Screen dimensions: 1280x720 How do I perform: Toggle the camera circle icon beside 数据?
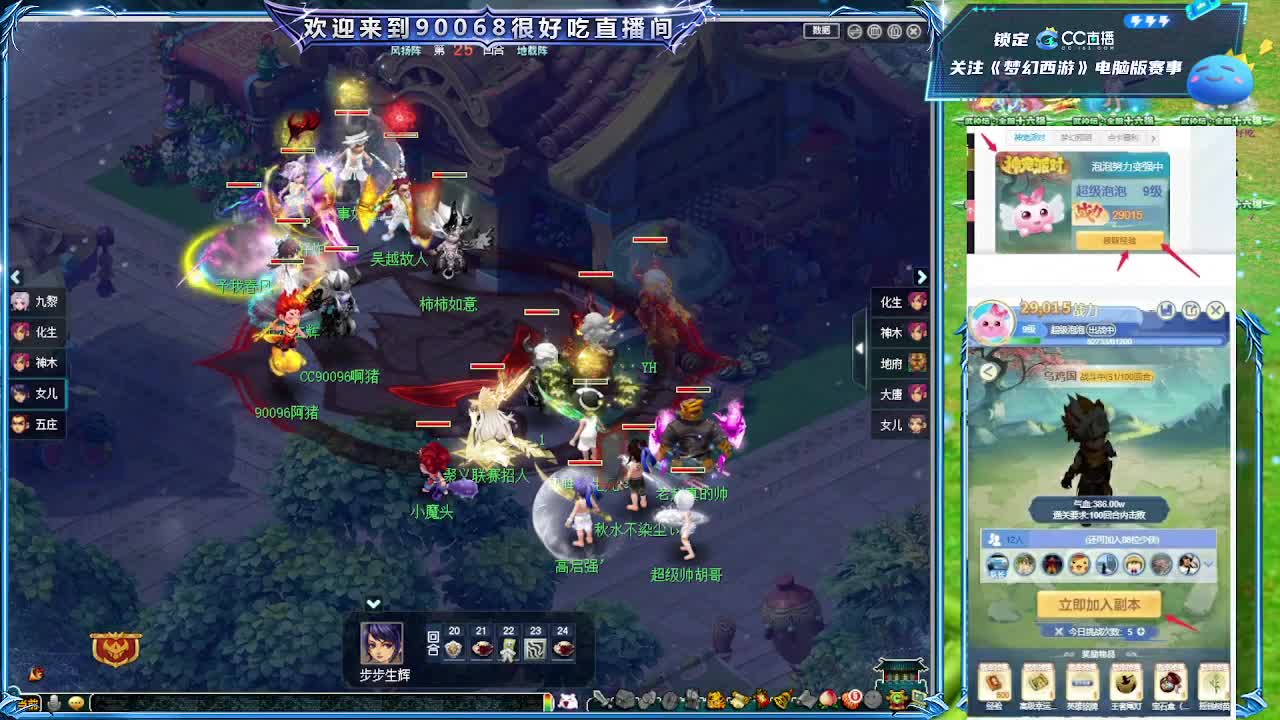click(853, 31)
